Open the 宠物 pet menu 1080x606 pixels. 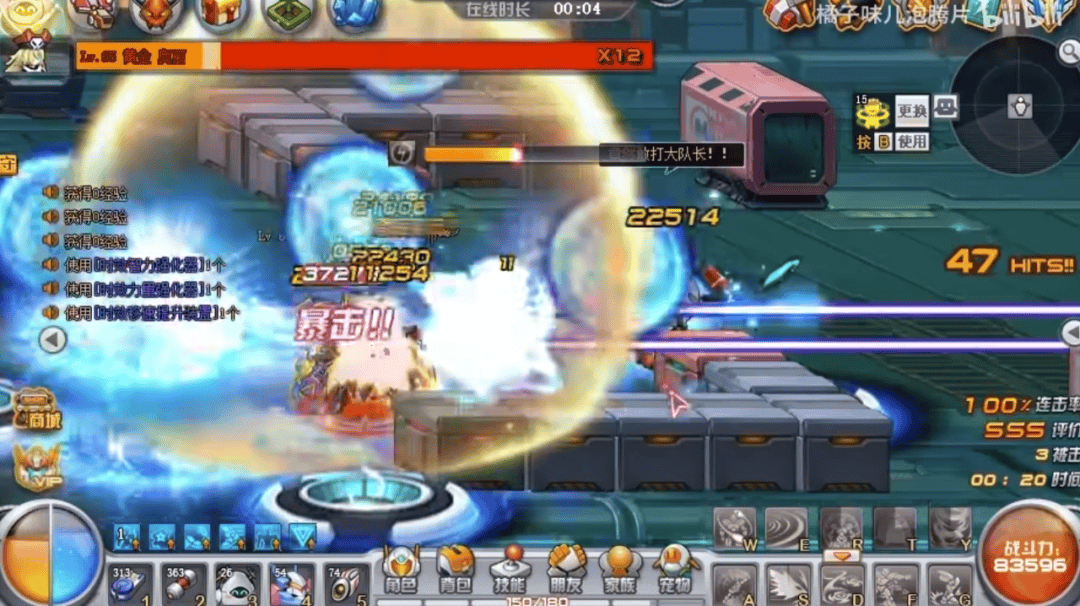[675, 571]
